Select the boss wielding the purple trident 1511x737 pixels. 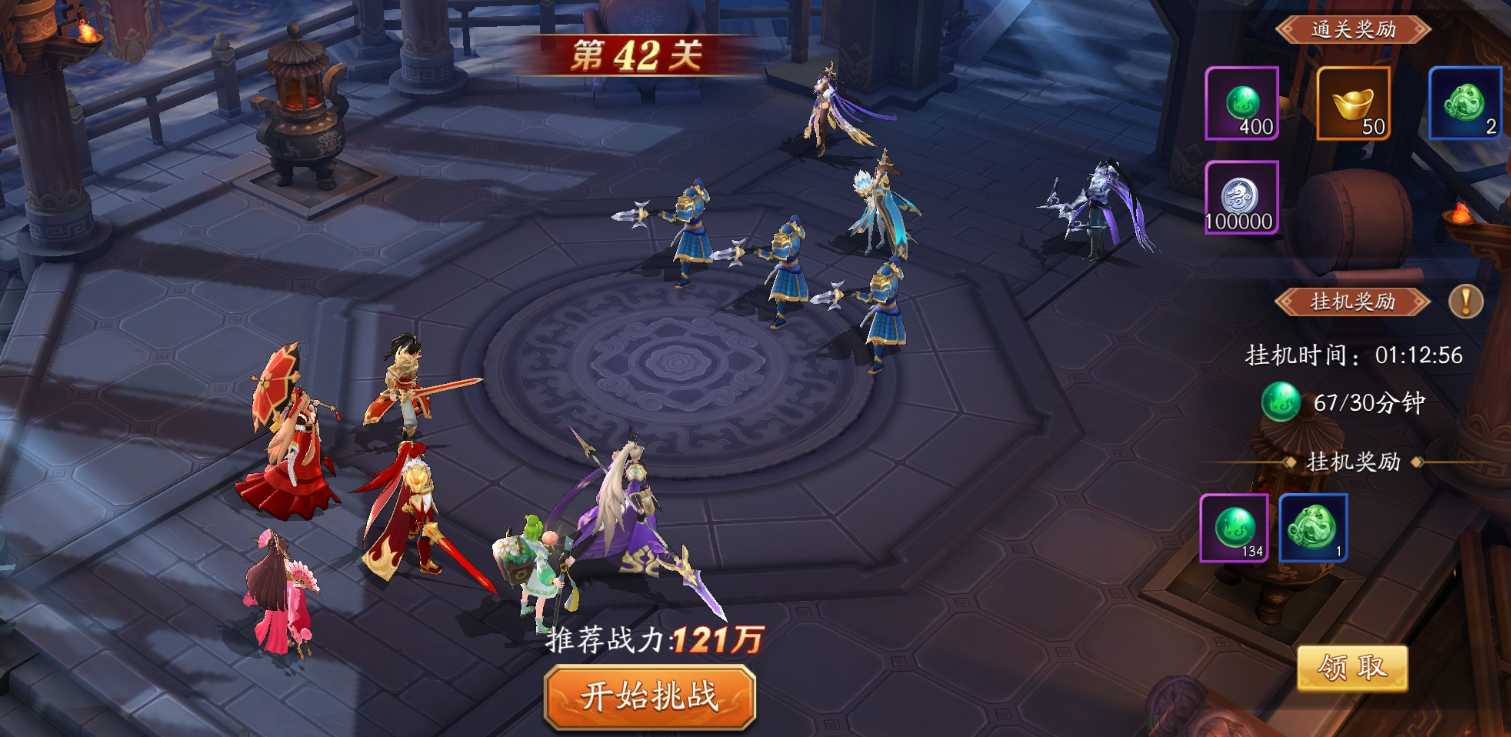pos(614,520)
